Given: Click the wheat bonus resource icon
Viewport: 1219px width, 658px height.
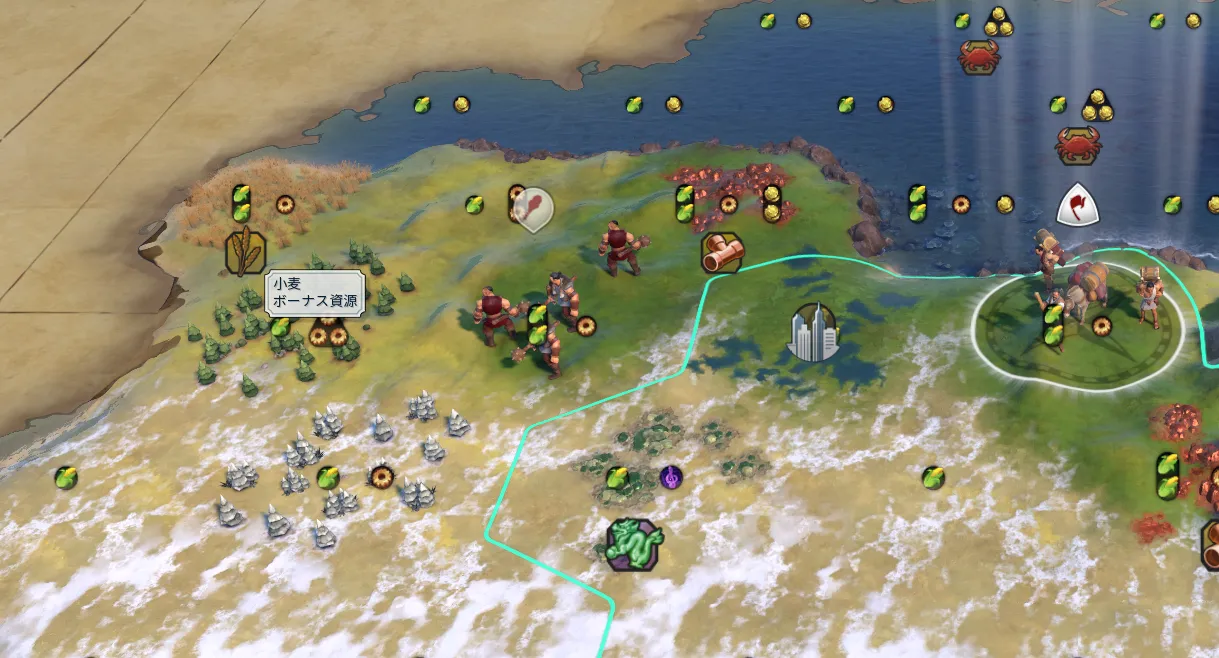Looking at the screenshot, I should tap(245, 251).
